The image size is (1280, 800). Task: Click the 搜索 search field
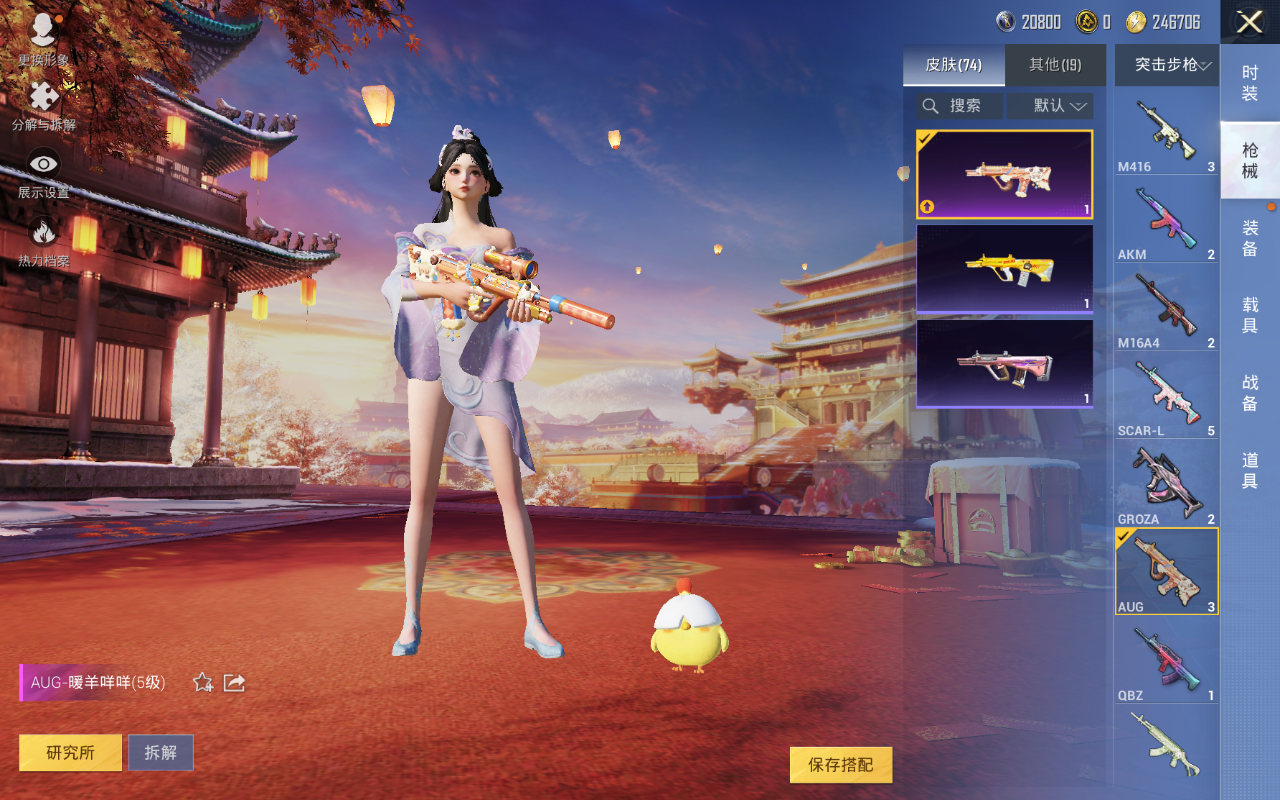pyautogui.click(x=960, y=106)
